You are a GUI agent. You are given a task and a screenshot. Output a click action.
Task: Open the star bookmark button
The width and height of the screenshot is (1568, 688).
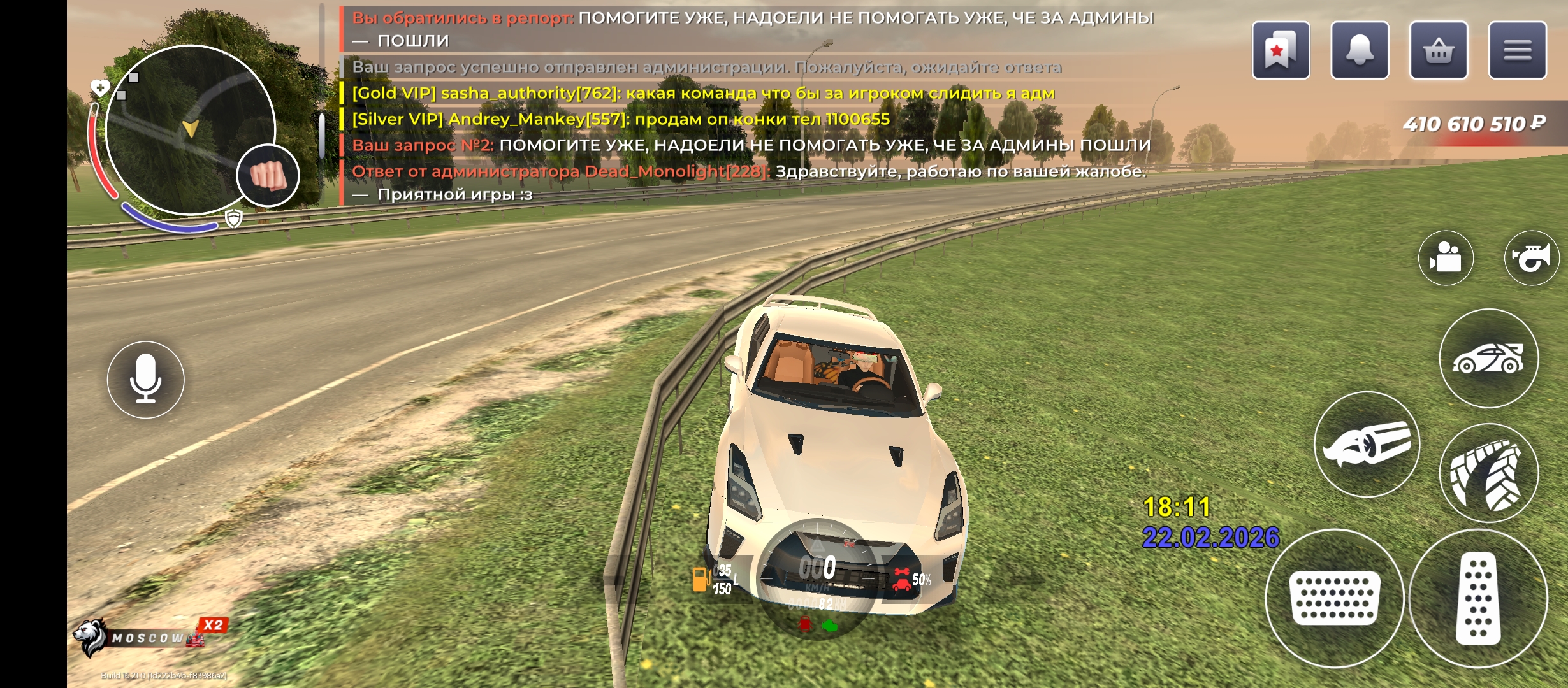[1281, 50]
